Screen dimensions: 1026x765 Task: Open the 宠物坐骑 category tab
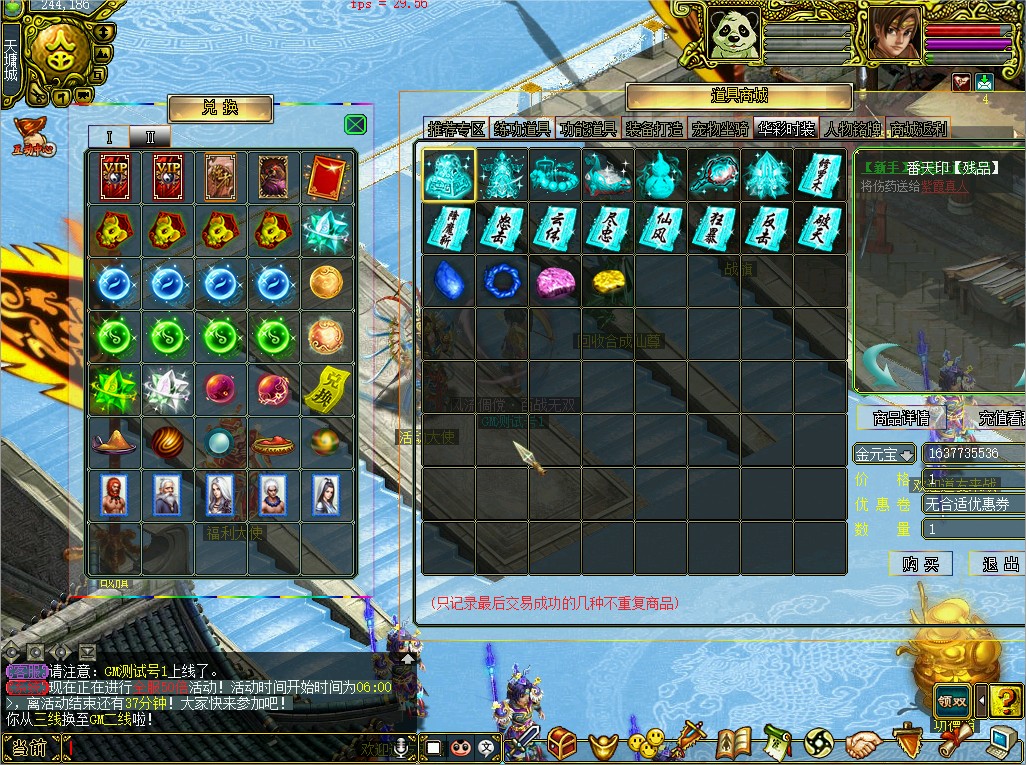click(x=720, y=129)
